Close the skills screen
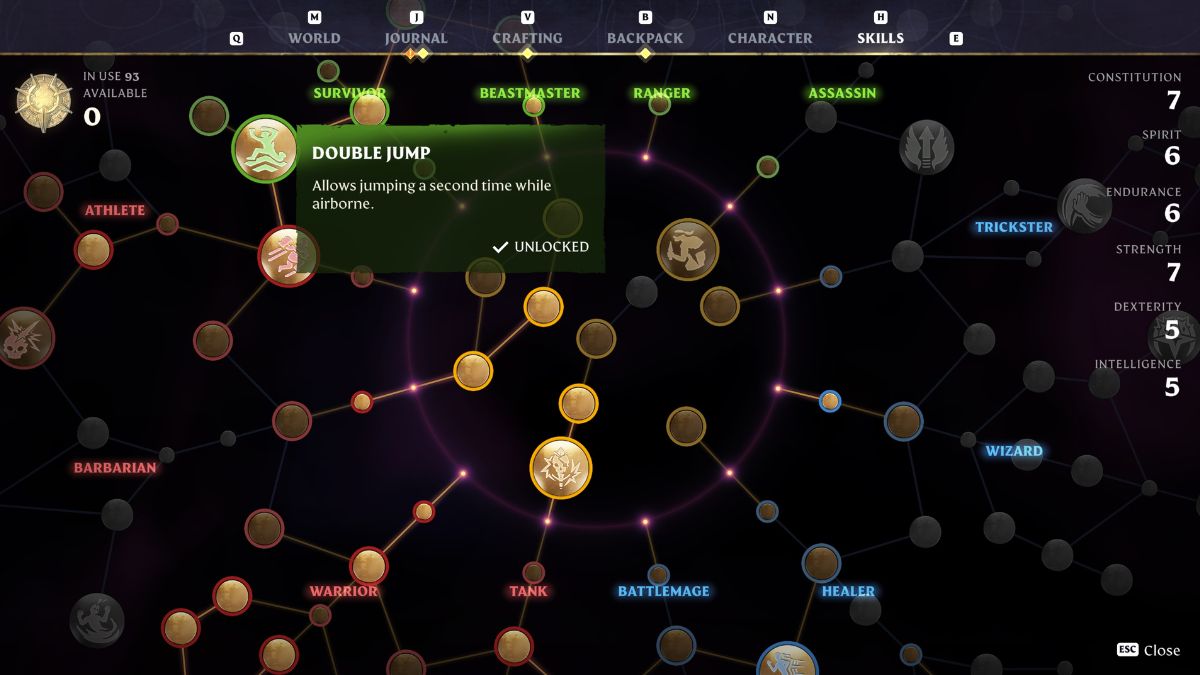This screenshot has height=675, width=1200. pyautogui.click(x=1149, y=650)
